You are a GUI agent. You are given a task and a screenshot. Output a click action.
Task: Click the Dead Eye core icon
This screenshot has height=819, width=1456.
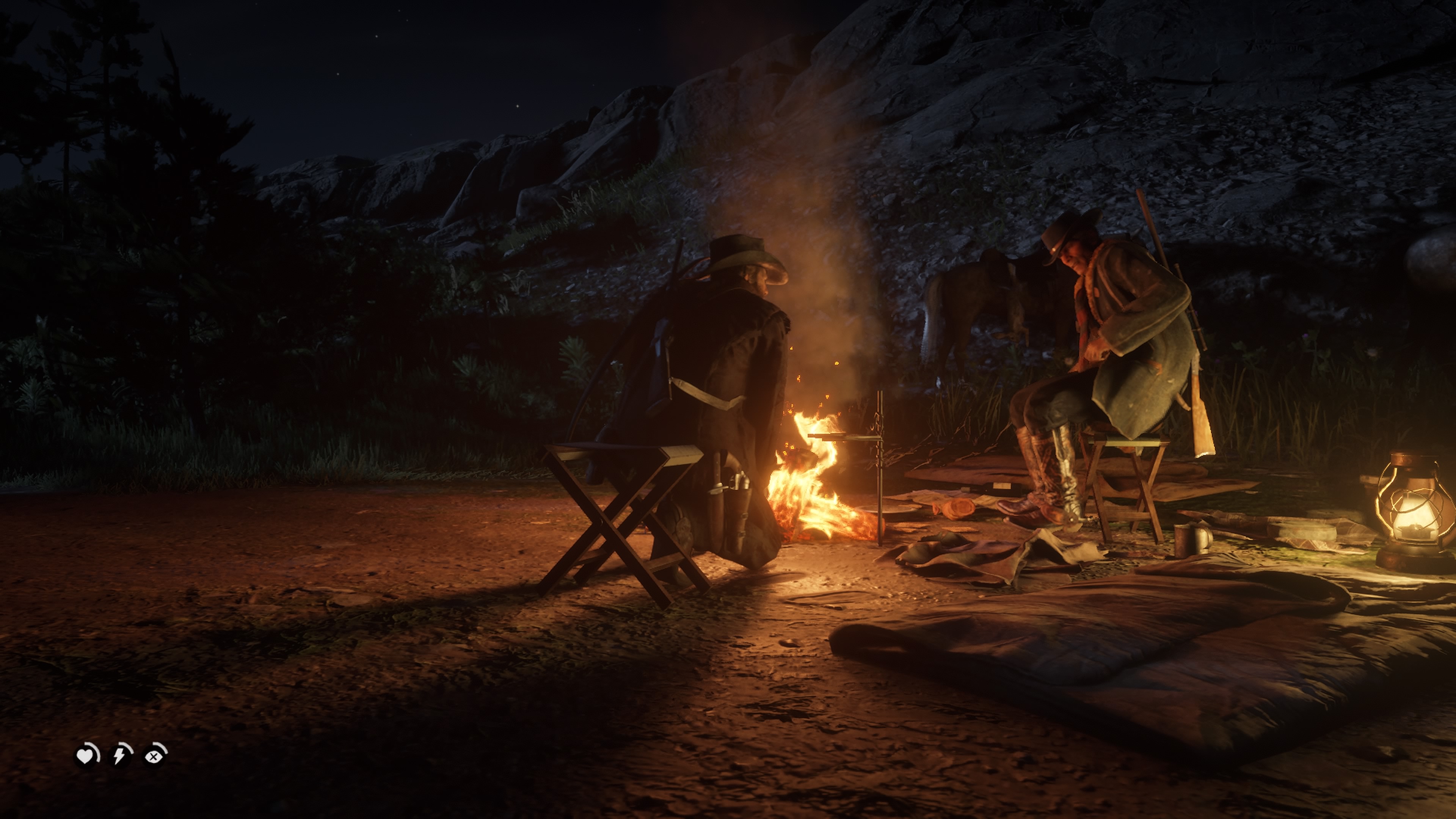154,756
